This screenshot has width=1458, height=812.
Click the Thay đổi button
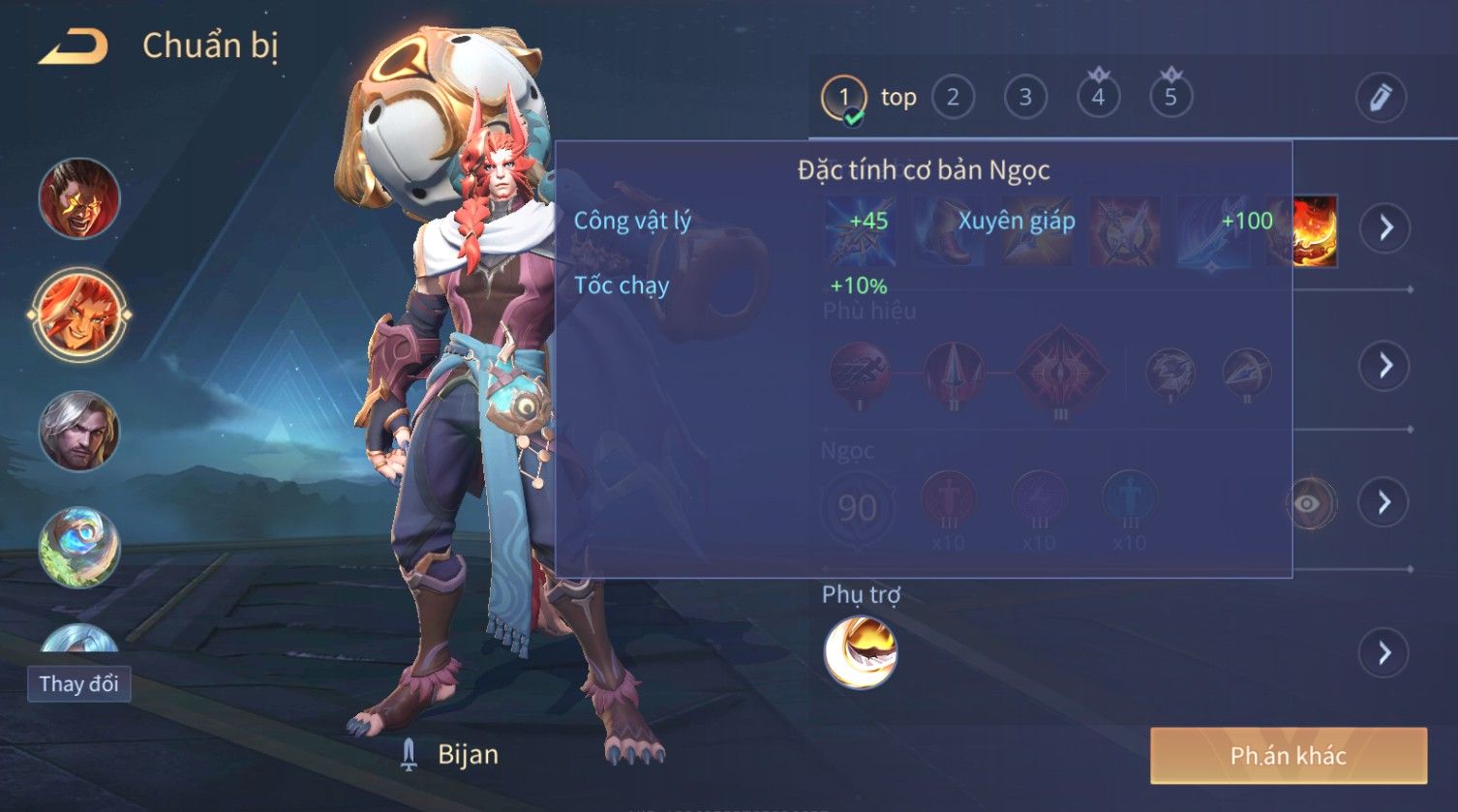tap(78, 684)
